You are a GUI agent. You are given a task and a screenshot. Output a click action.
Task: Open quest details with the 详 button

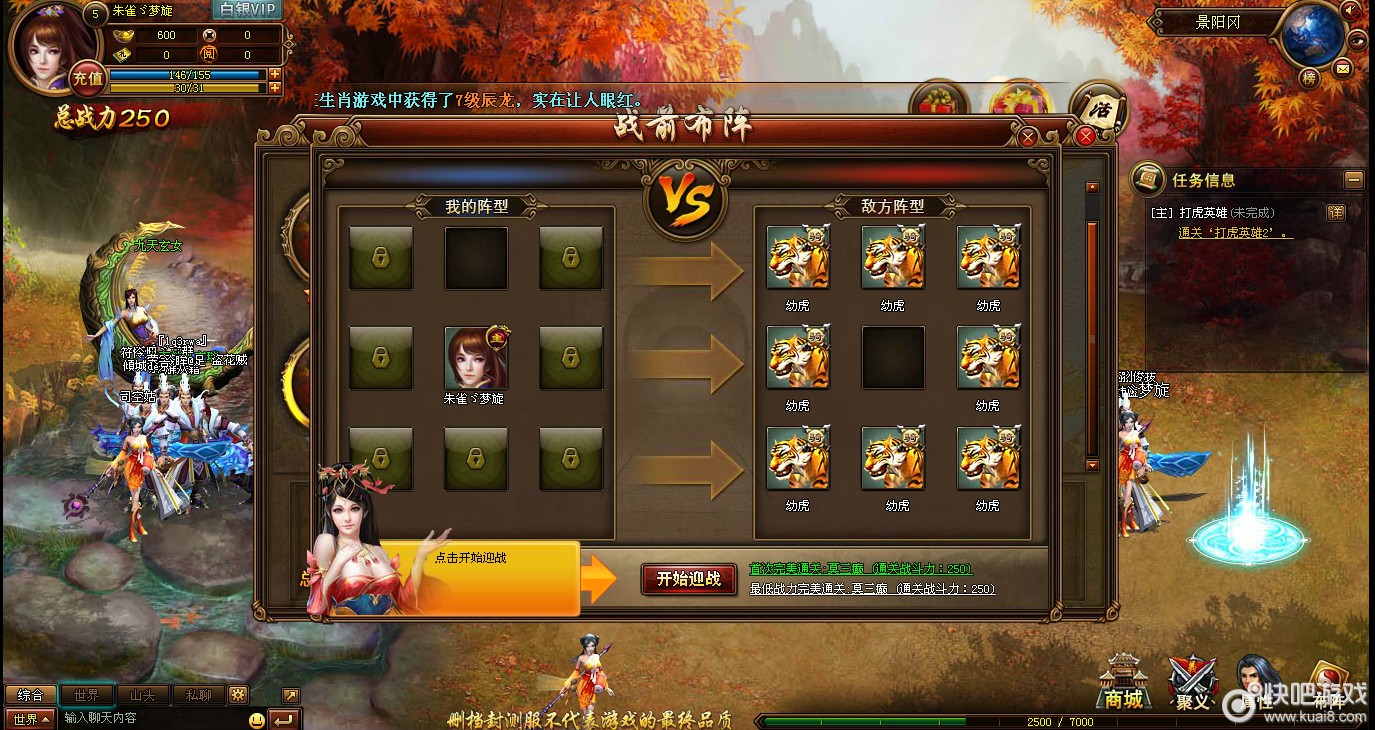point(1335,213)
